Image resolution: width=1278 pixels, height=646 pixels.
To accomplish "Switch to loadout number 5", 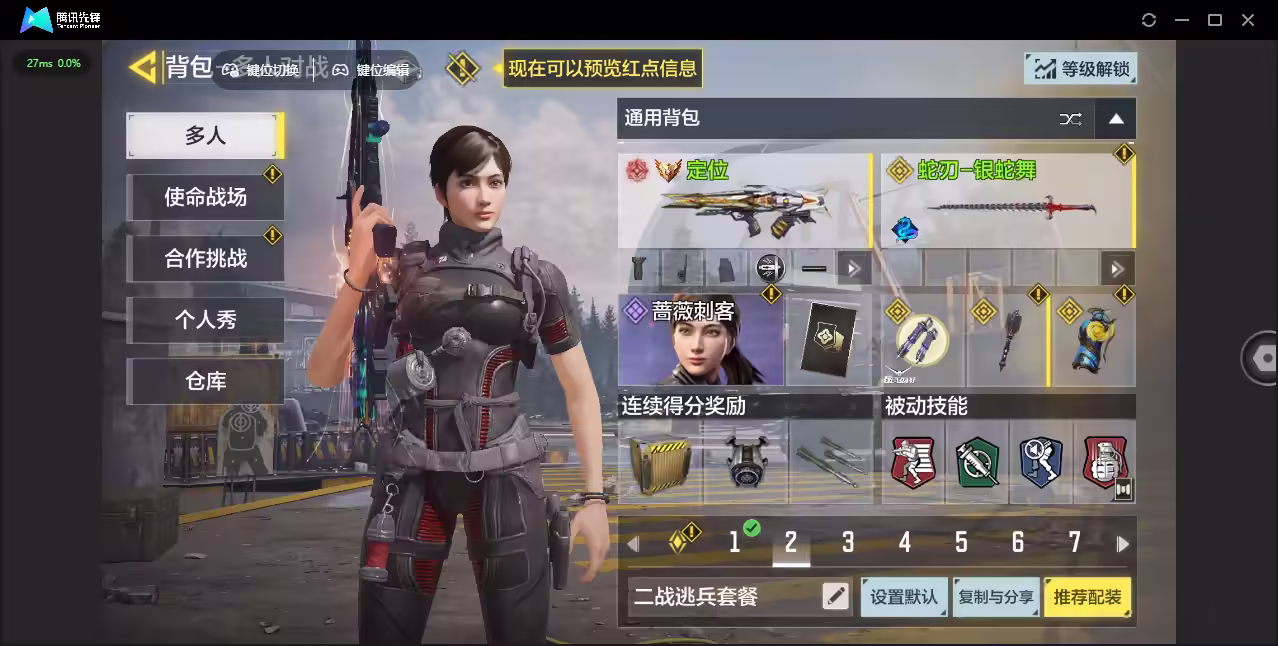I will (961, 542).
